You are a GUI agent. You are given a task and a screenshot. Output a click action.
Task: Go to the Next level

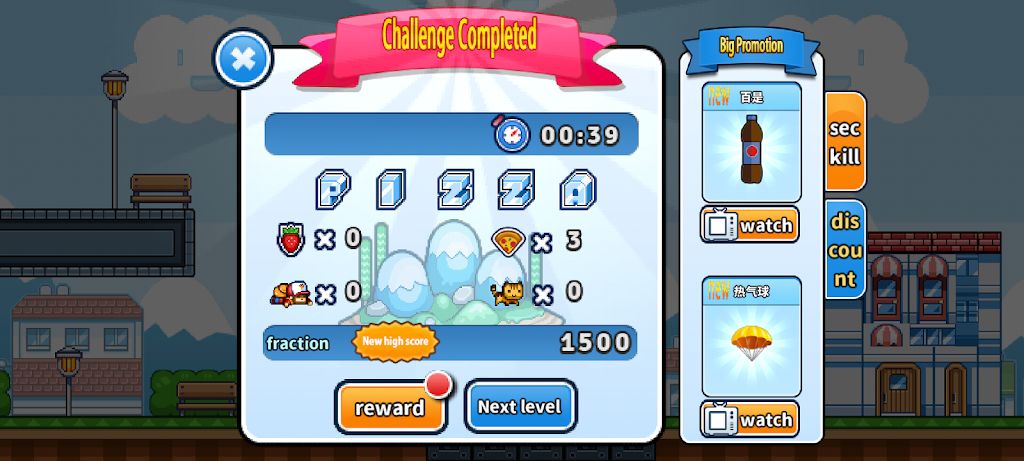pyautogui.click(x=520, y=407)
